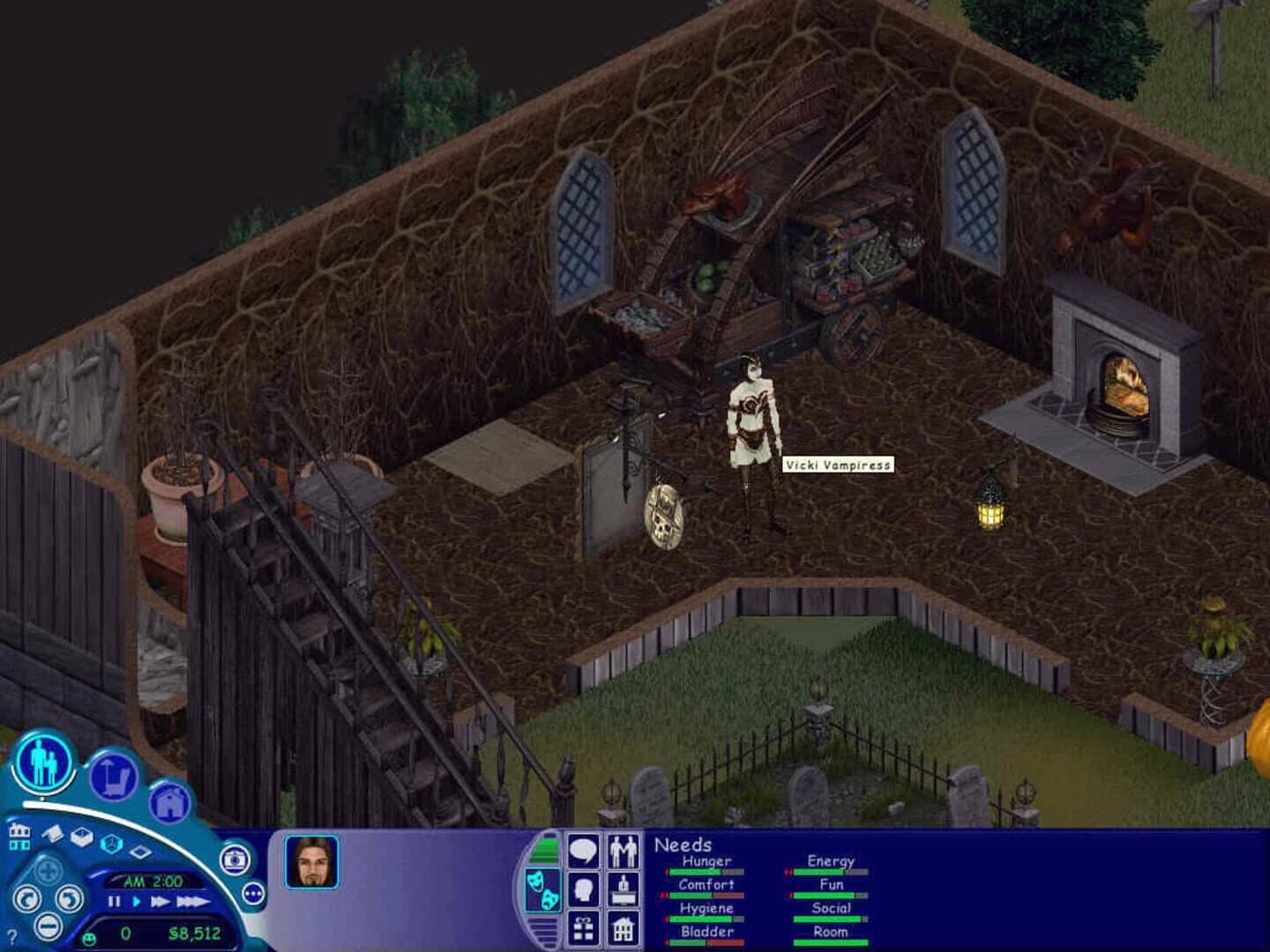Open the Needs panel via masks icon
This screenshot has width=1270, height=952.
(544, 889)
